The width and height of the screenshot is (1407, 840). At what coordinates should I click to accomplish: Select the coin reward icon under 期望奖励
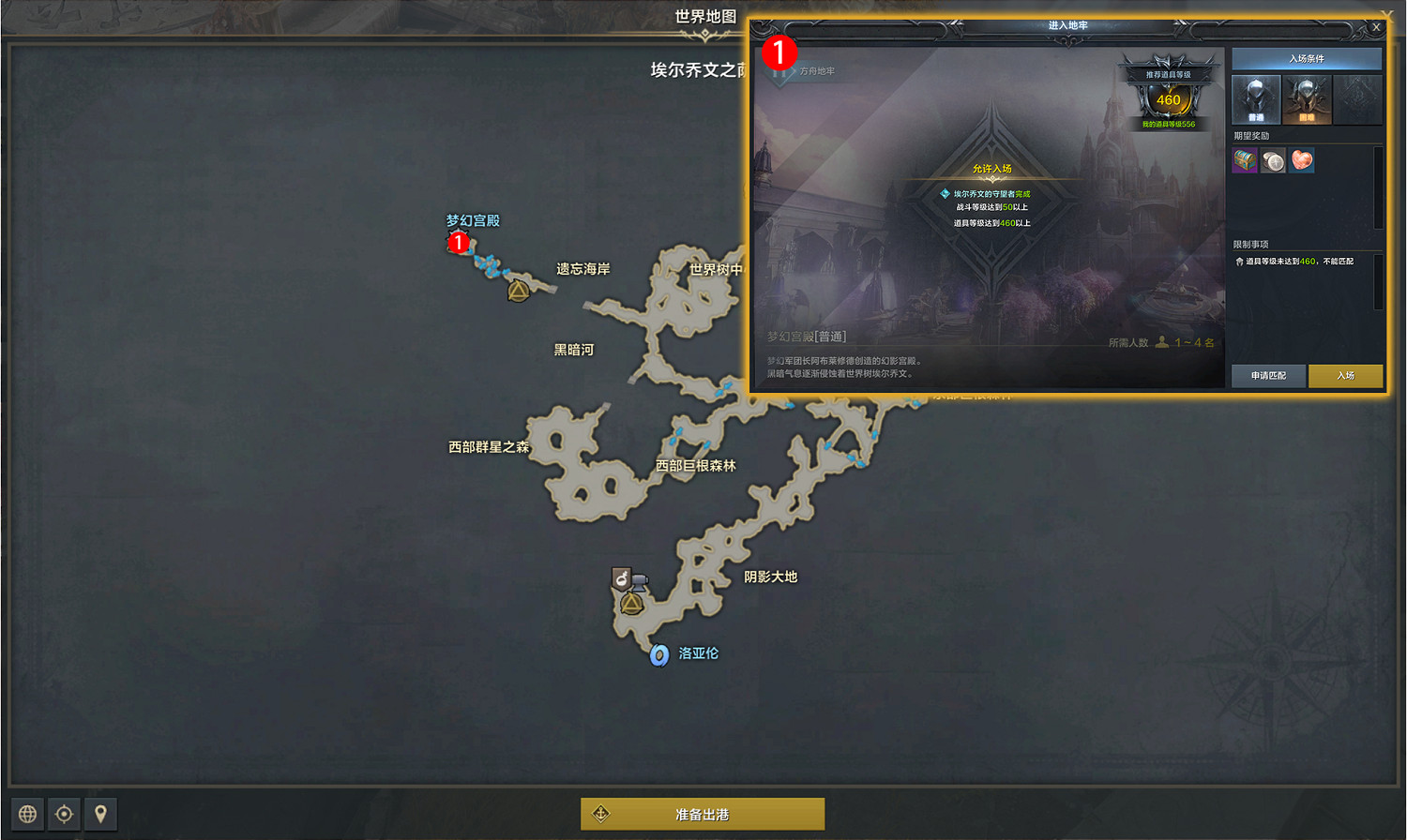coord(1273,160)
